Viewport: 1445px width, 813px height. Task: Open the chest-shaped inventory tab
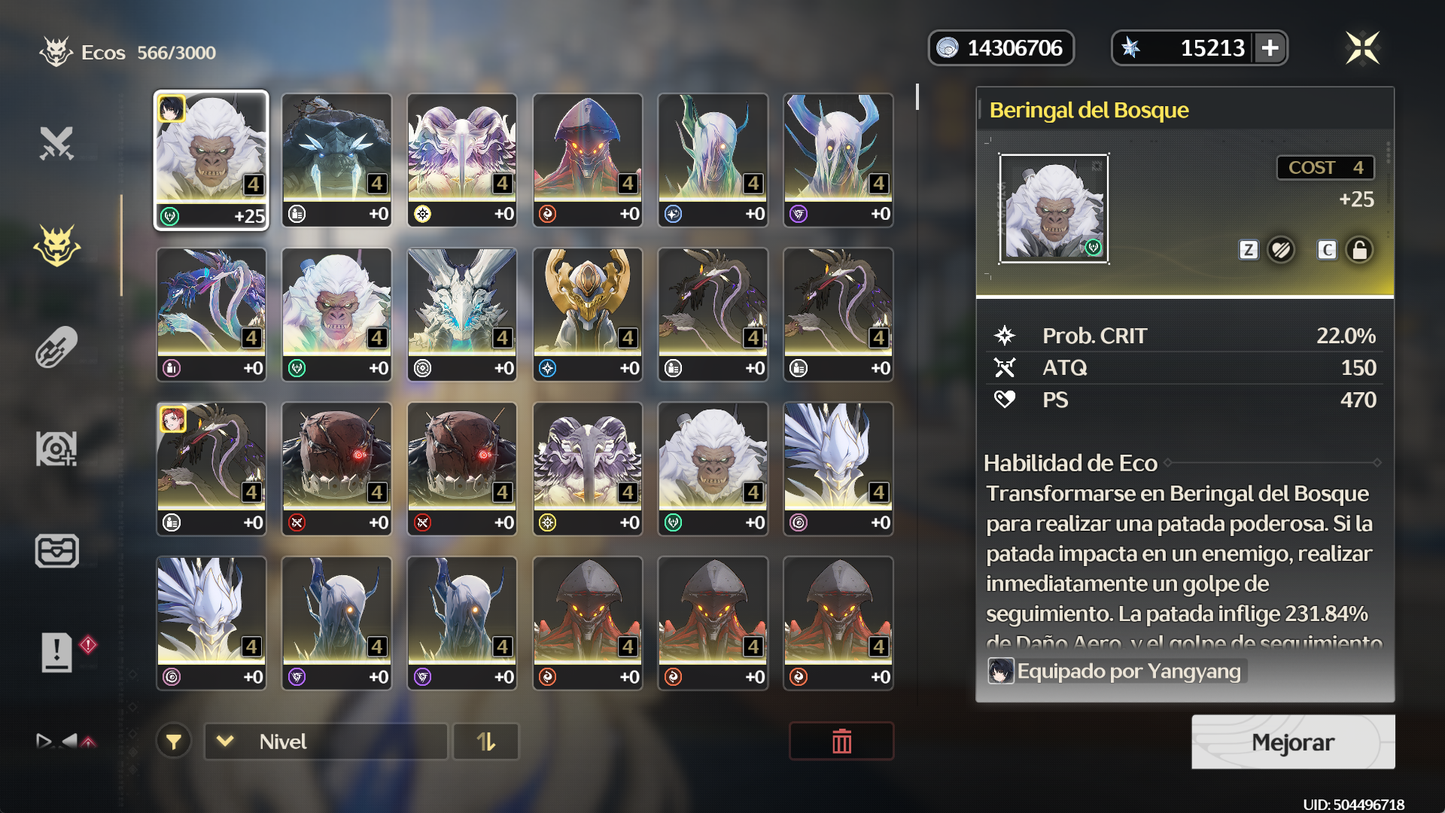(57, 551)
